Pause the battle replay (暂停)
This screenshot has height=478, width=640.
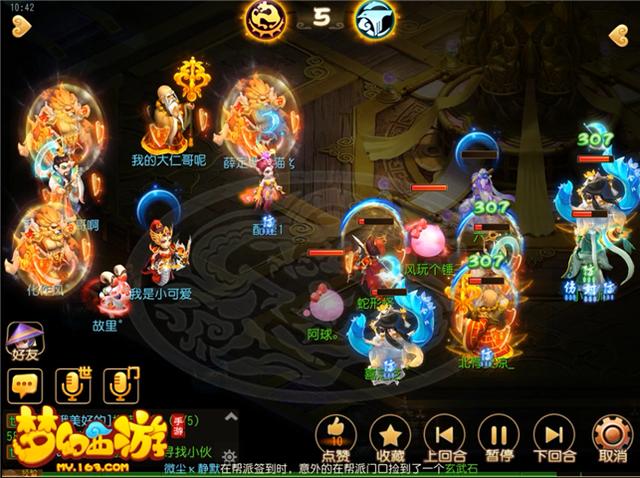pyautogui.click(x=498, y=435)
